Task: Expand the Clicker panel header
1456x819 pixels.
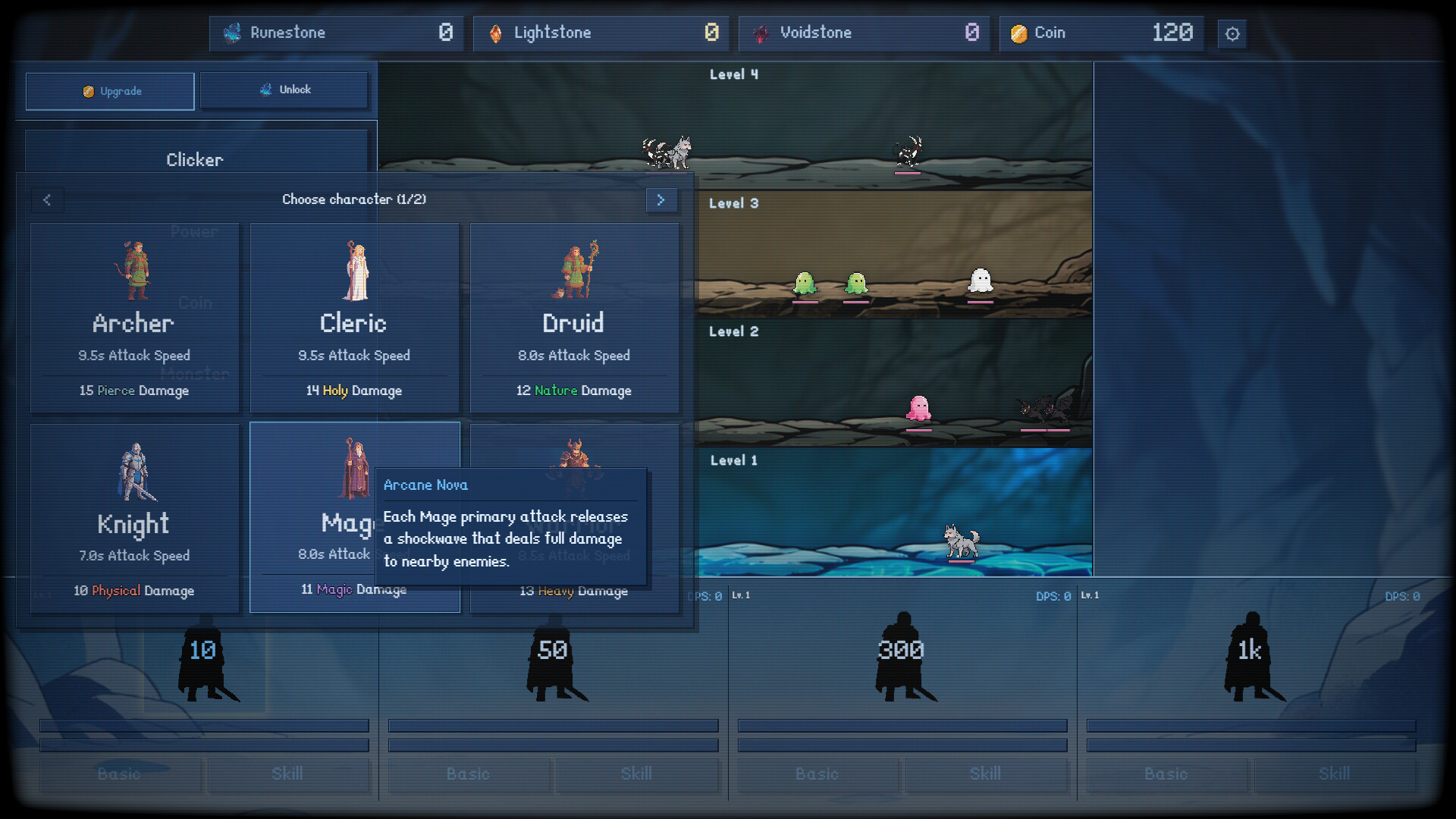Action: click(x=195, y=159)
